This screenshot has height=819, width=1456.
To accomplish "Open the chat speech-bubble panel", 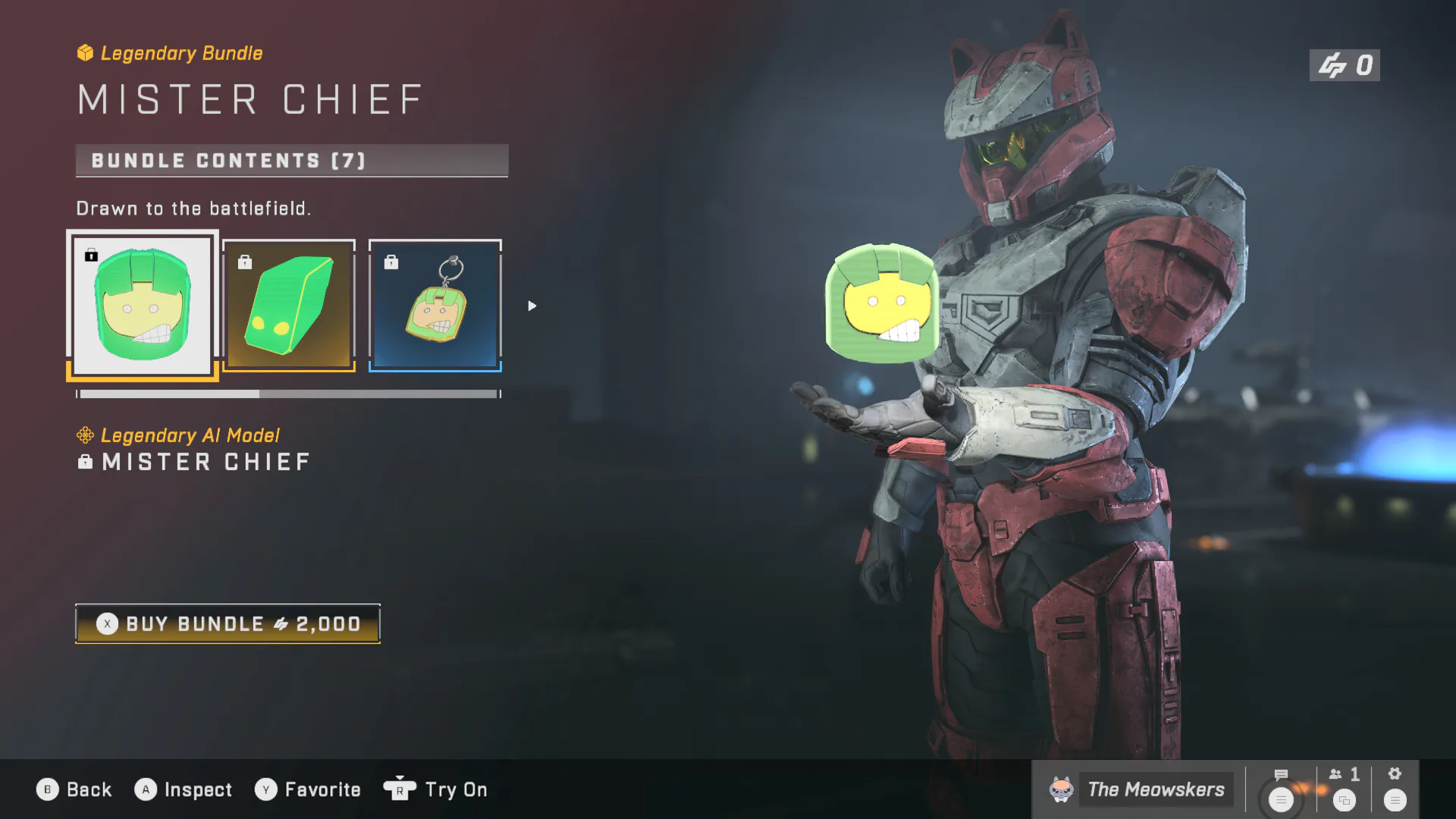I will (1282, 789).
